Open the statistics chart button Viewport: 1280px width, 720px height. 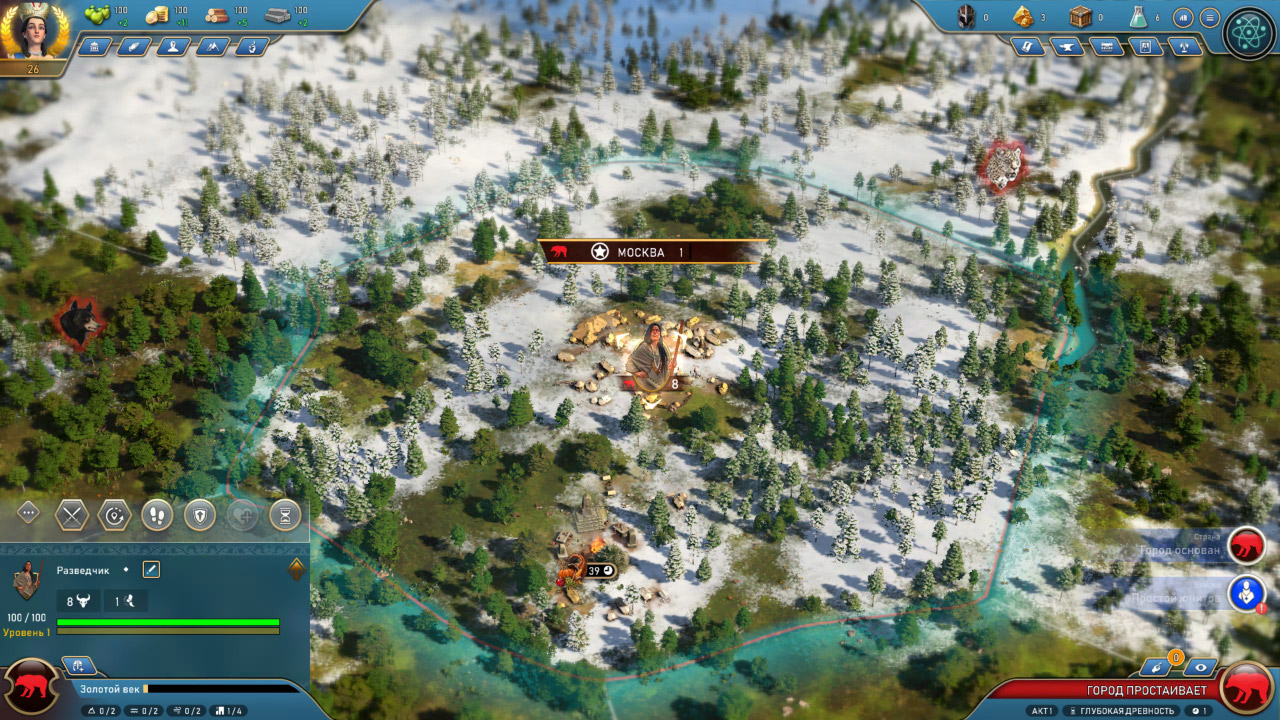(x=1183, y=17)
